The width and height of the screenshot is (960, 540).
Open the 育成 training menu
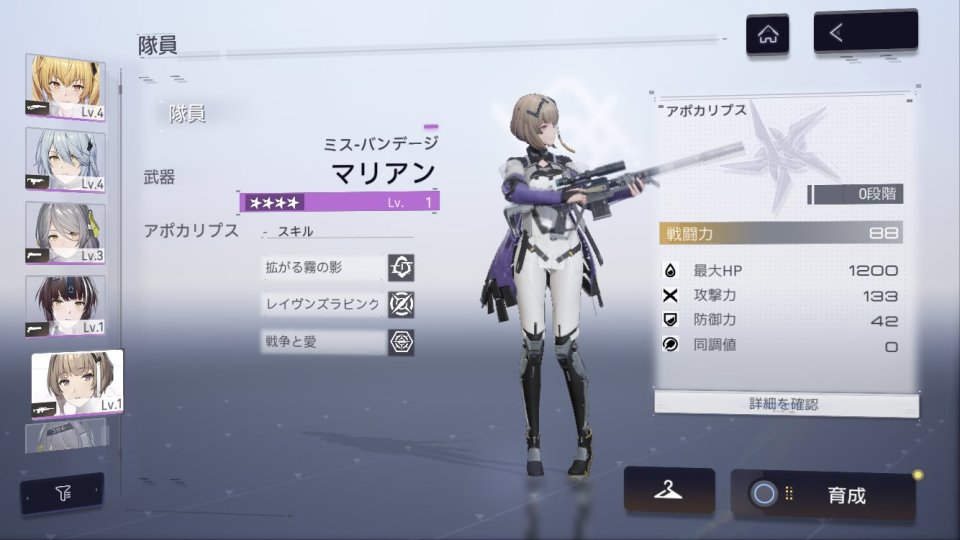tap(823, 494)
